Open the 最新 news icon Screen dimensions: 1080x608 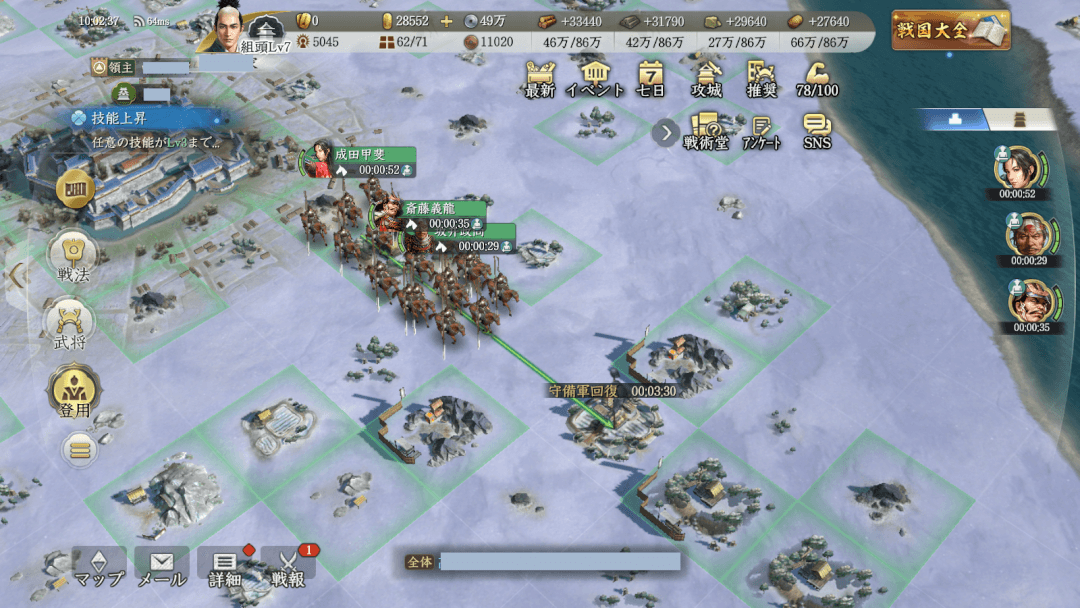click(540, 78)
